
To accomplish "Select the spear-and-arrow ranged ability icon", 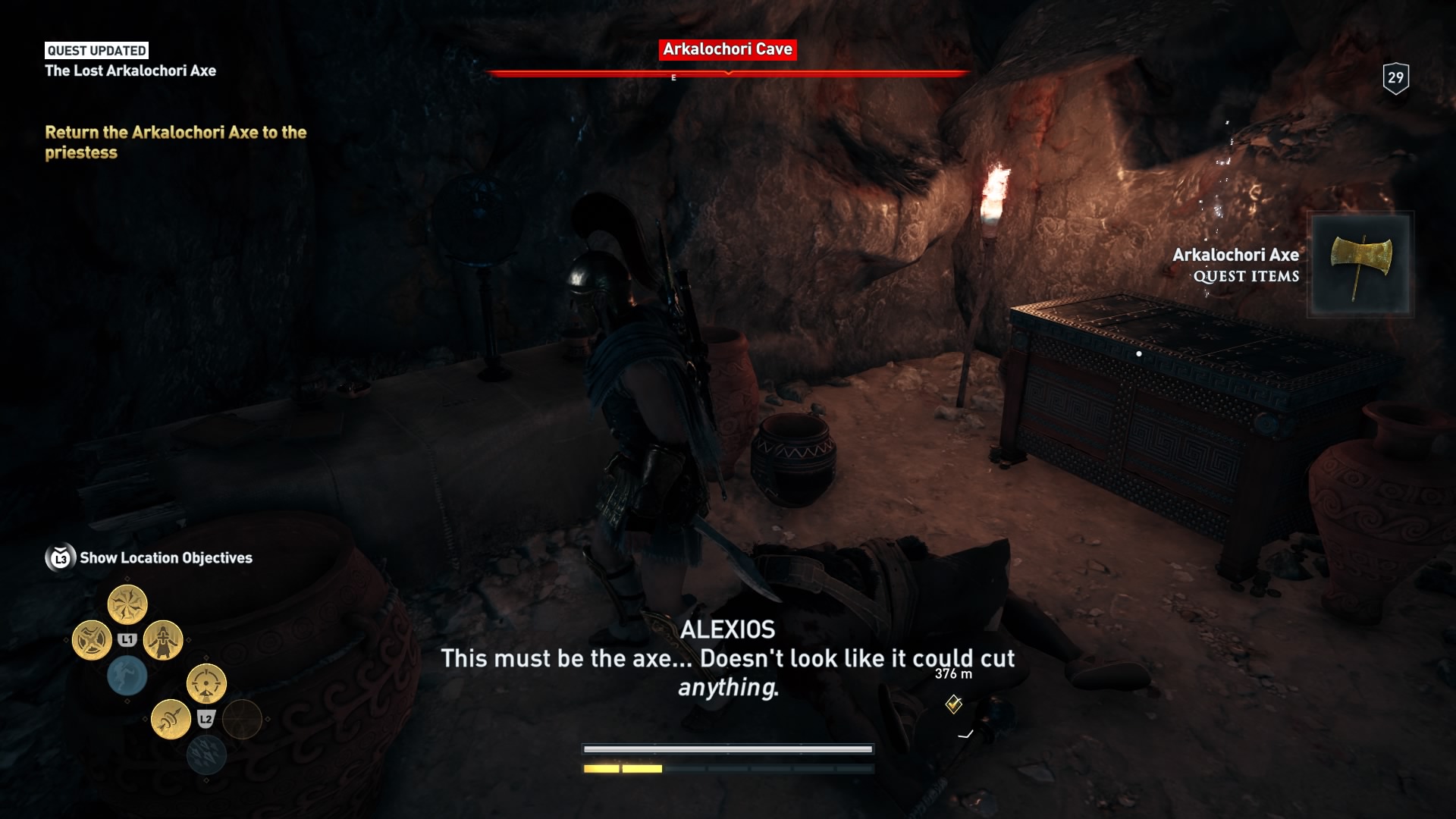I will [171, 719].
